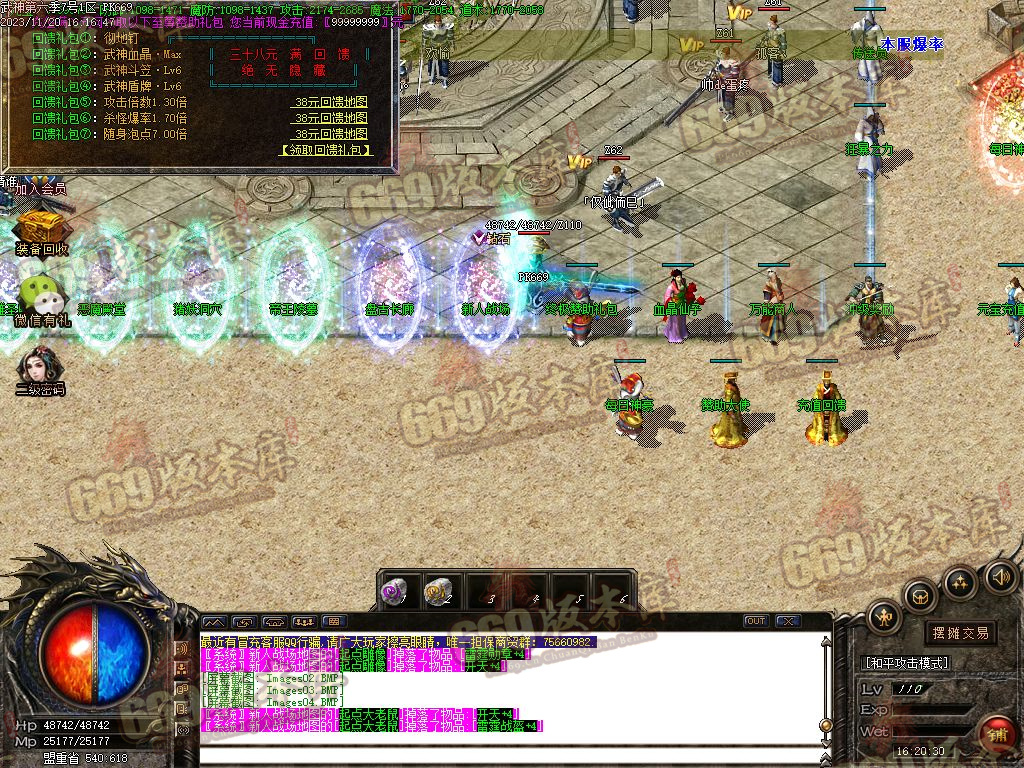
Task: Open the keyboard icon button above chat
Action: coord(334,621)
